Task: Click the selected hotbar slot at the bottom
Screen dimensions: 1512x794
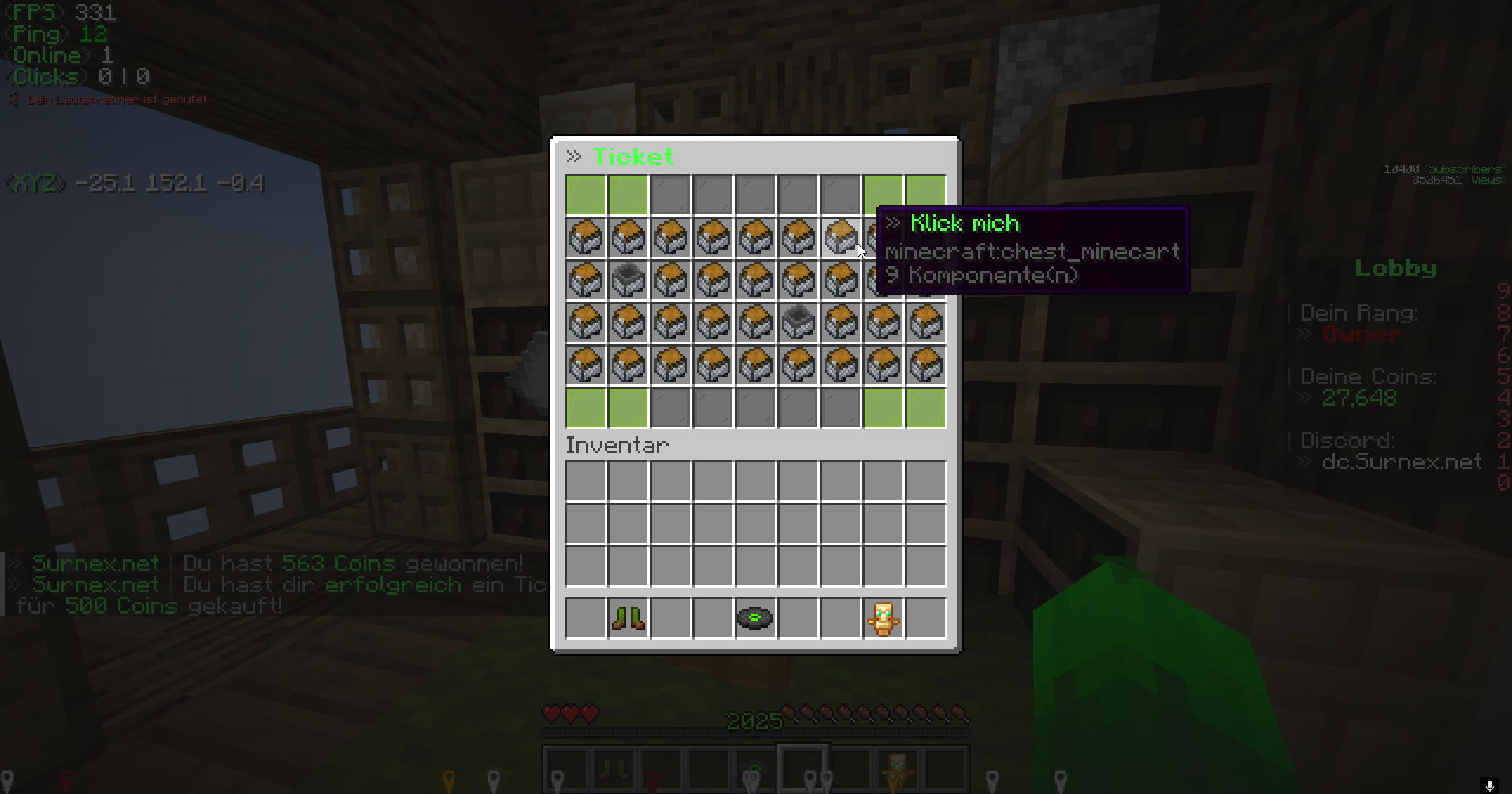Action: [803, 769]
